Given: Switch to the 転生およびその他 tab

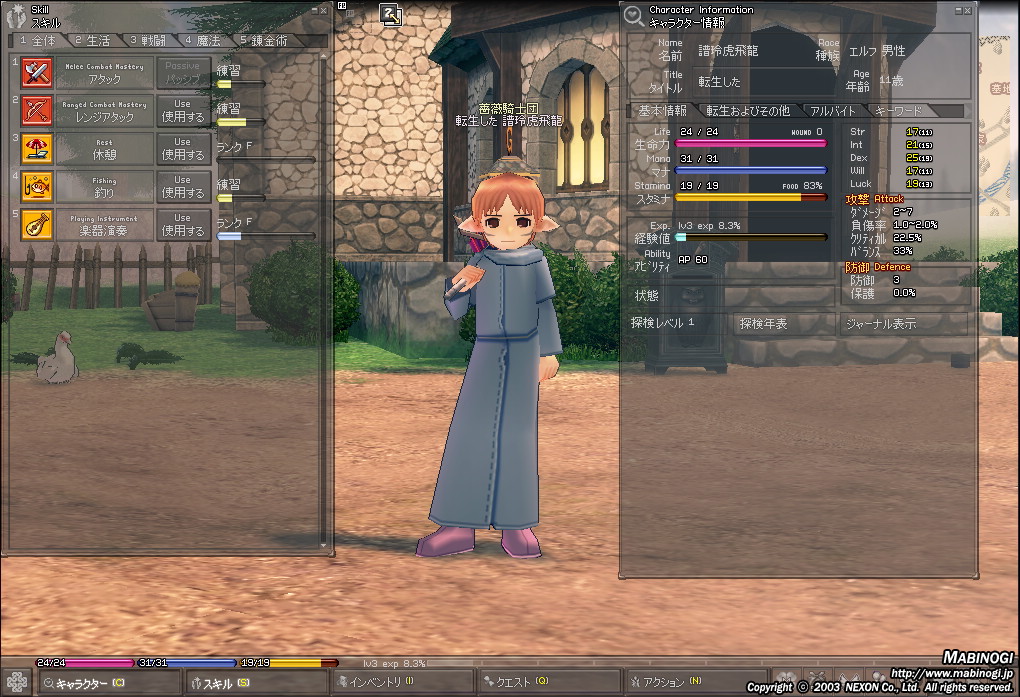Looking at the screenshot, I should click(x=748, y=111).
